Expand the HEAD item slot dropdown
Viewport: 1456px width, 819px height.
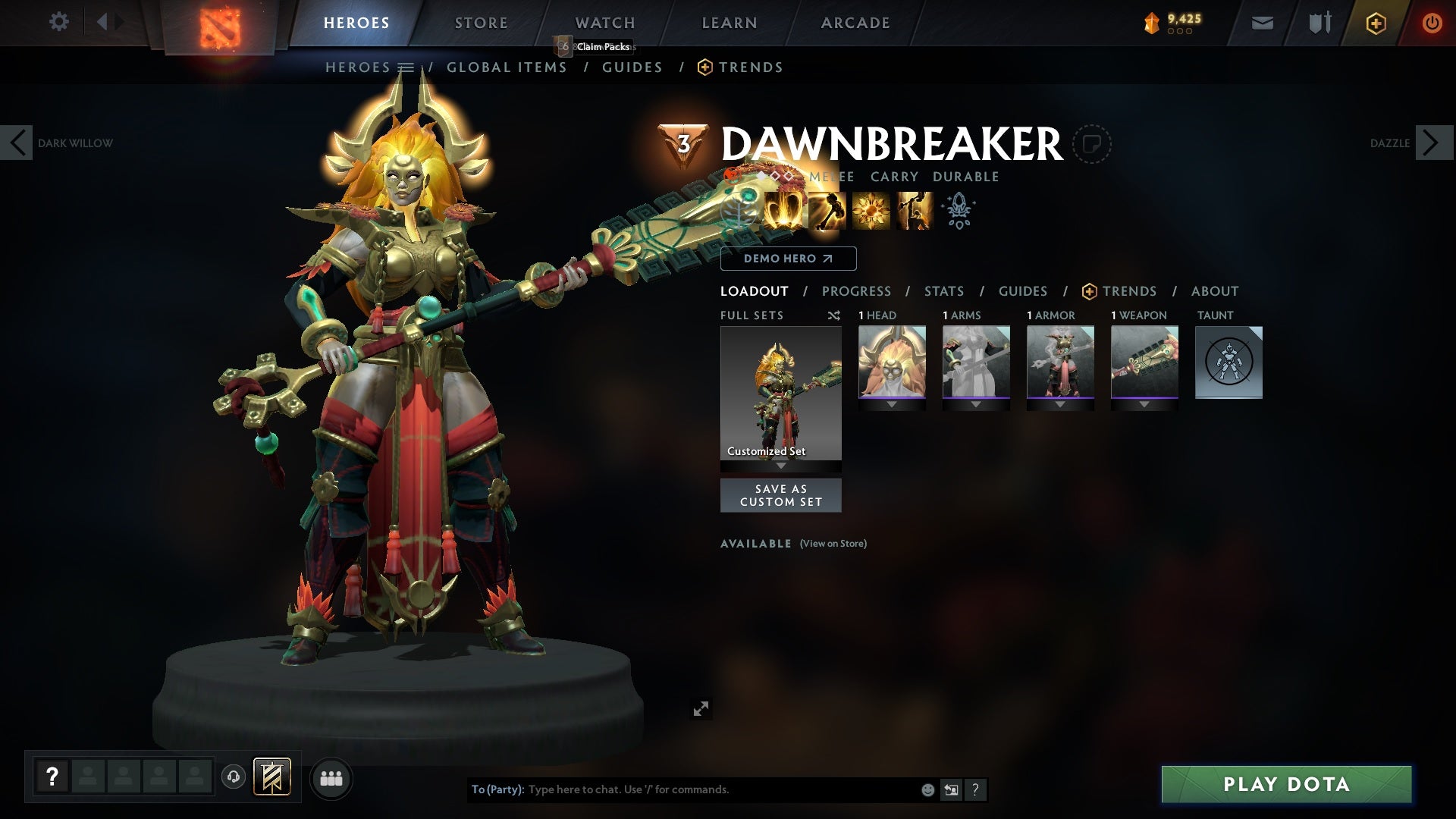pos(893,403)
